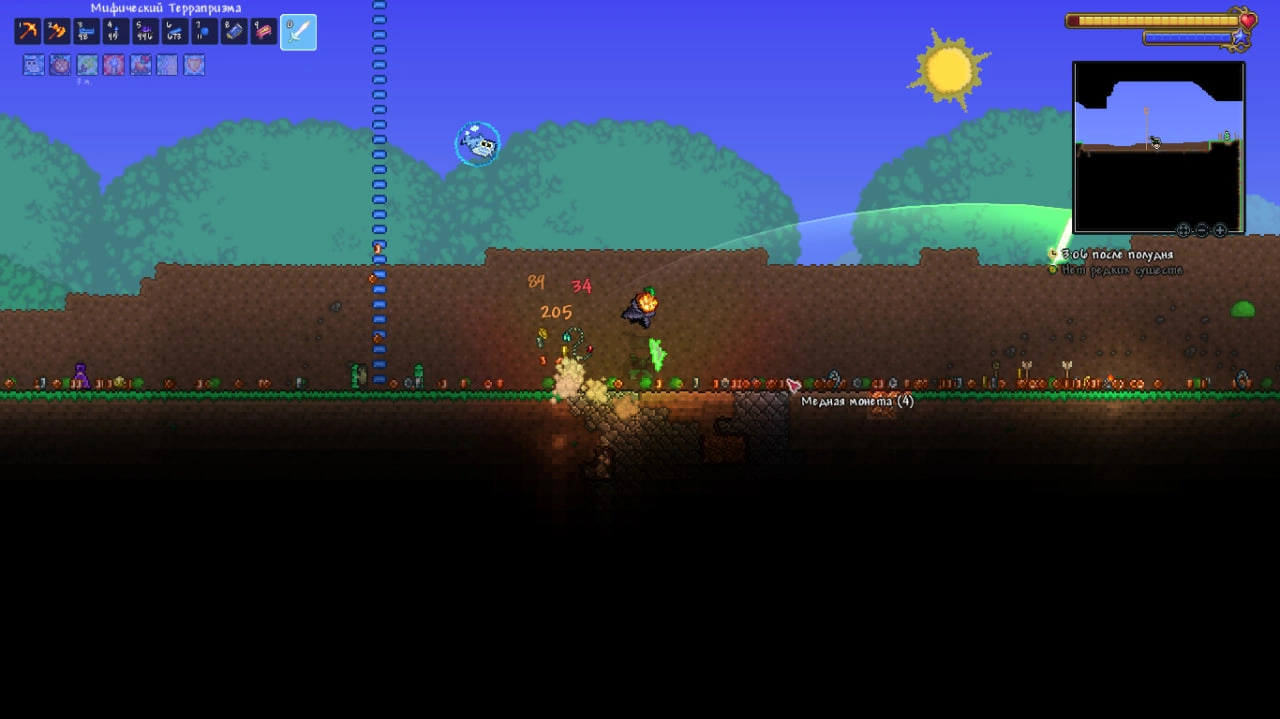
Task: Click the first buff icon with a face
Action: (34, 65)
